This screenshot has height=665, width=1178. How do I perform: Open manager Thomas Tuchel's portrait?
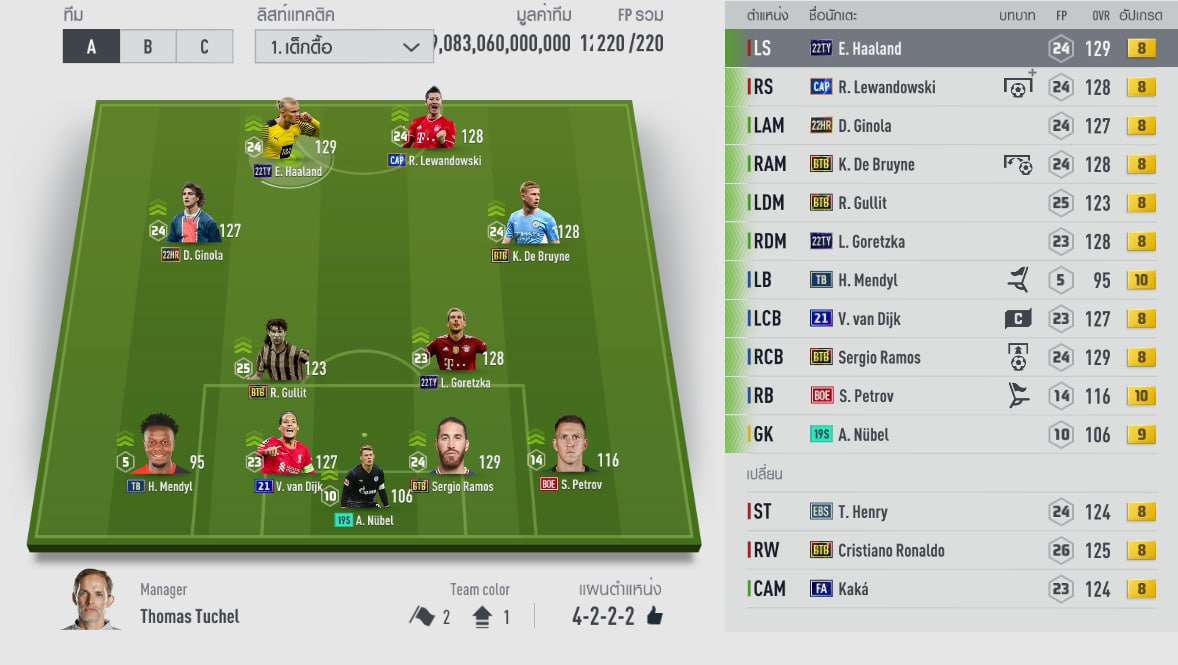(x=93, y=600)
